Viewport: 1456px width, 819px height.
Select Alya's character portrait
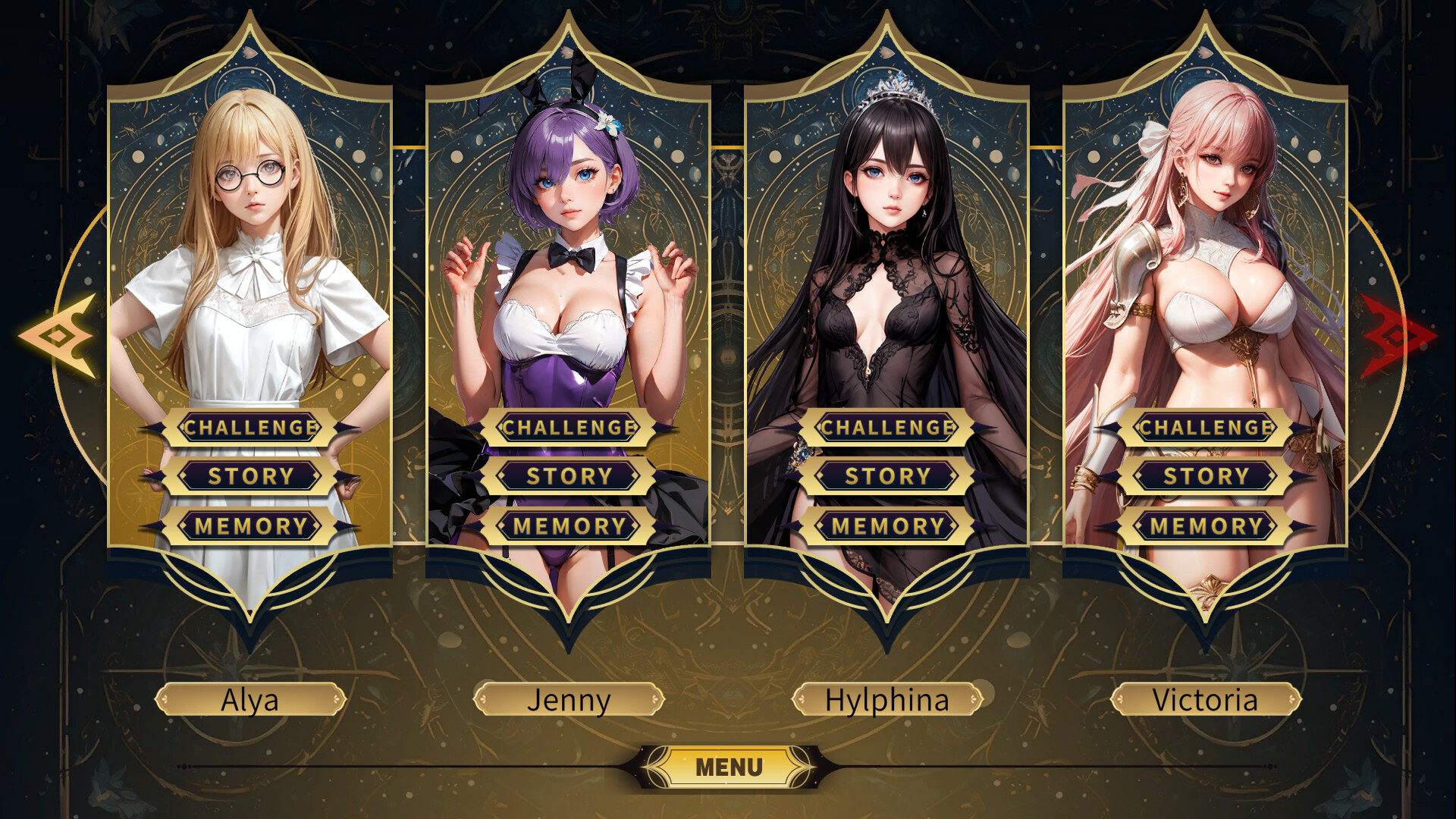click(x=250, y=227)
